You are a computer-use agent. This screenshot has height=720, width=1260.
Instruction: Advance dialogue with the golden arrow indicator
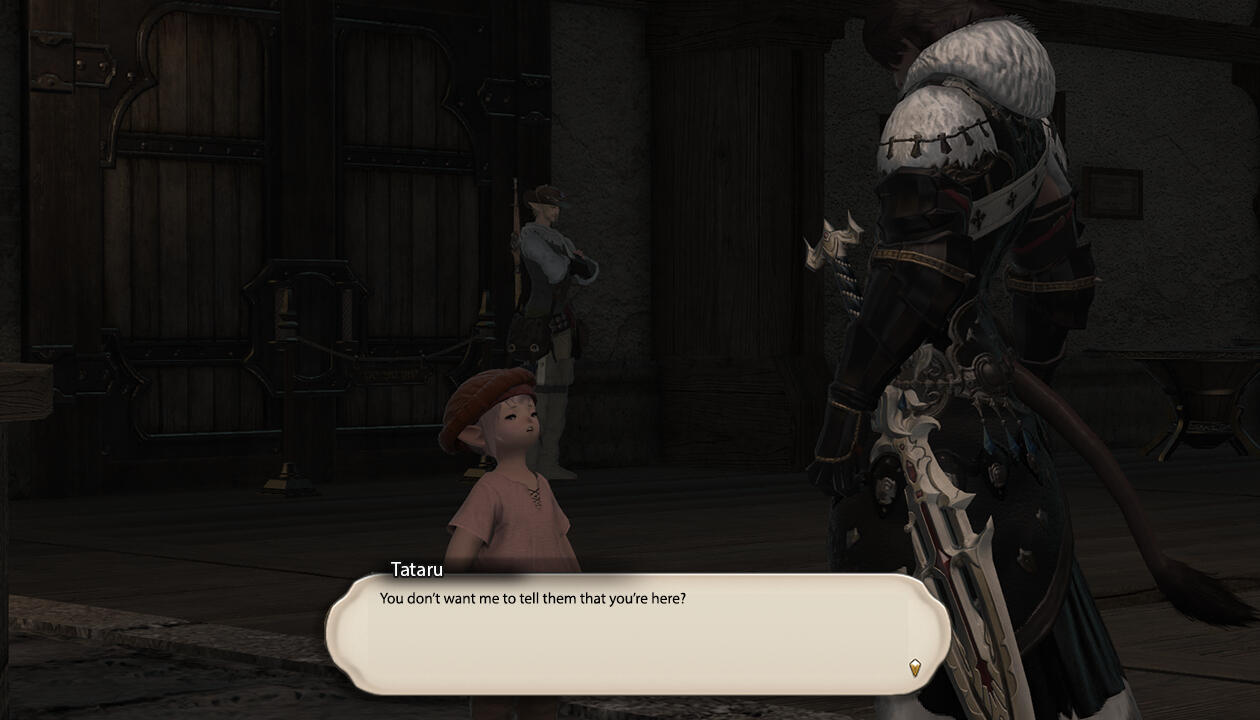click(914, 667)
